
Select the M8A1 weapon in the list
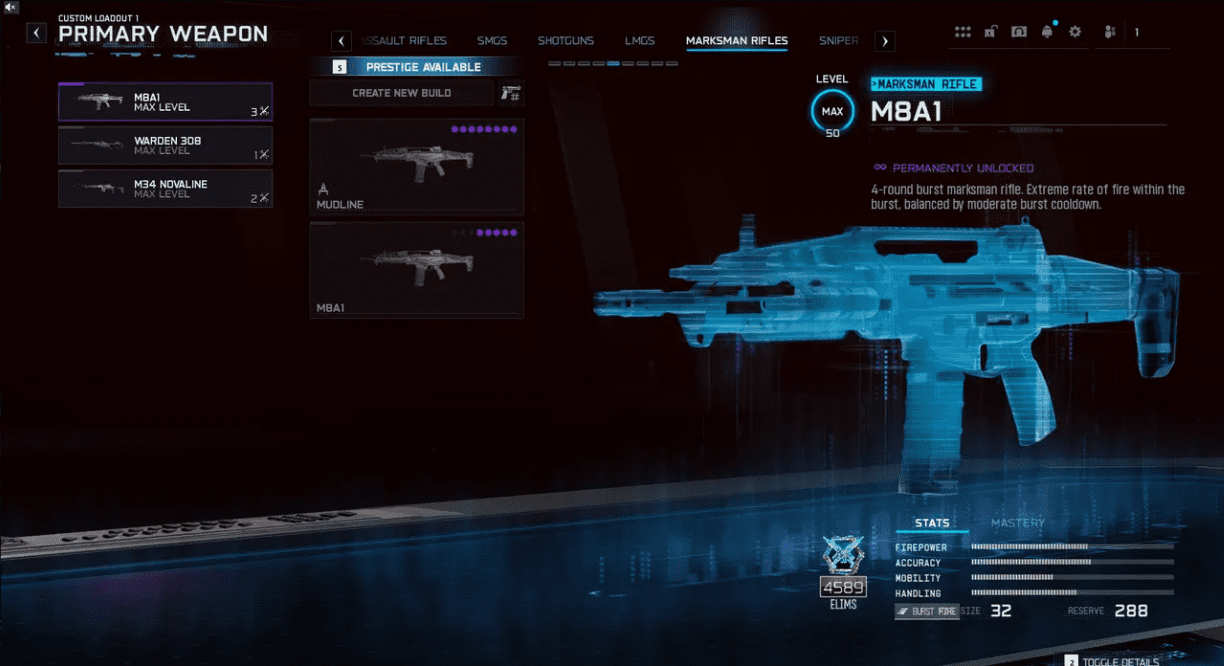[165, 102]
